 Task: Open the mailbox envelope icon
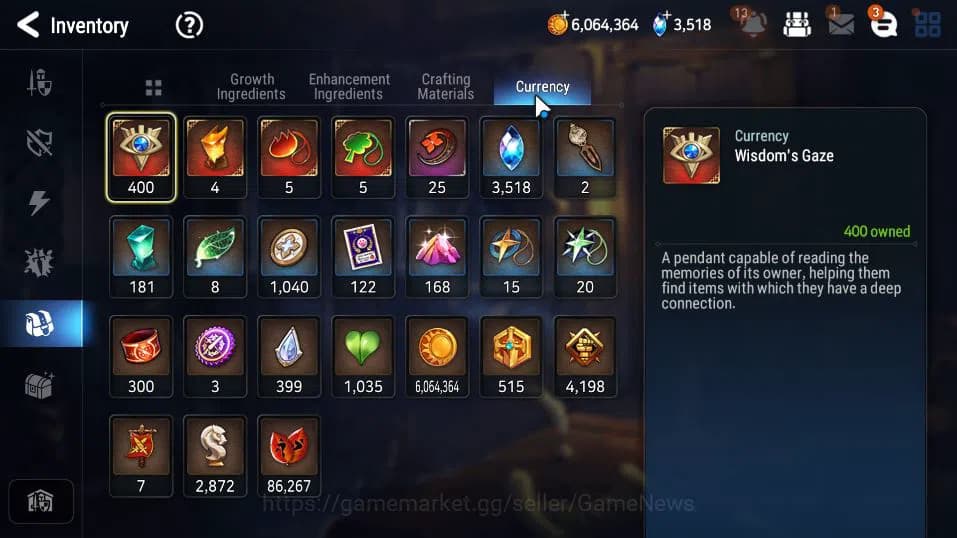pos(841,25)
